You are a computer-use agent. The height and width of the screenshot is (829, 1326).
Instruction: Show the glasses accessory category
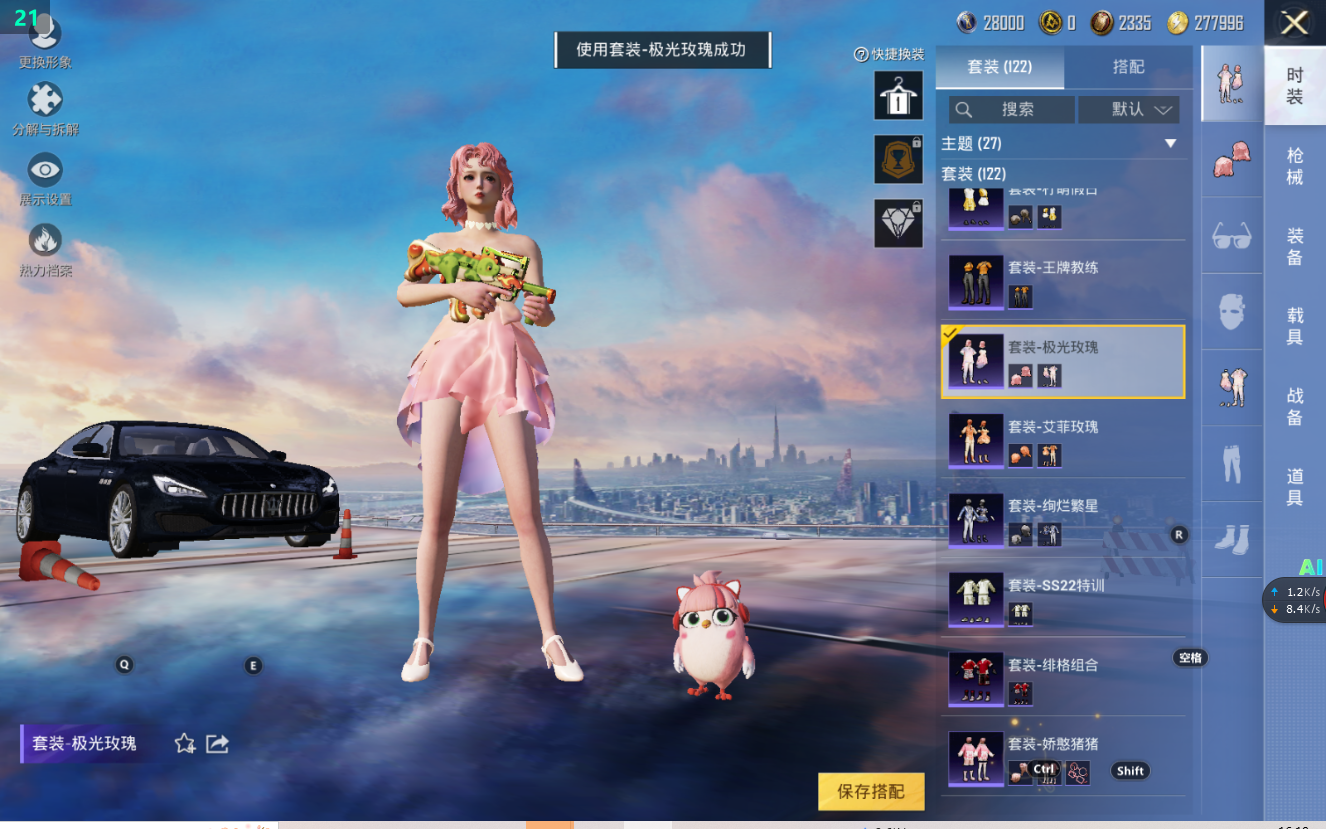point(1232,236)
